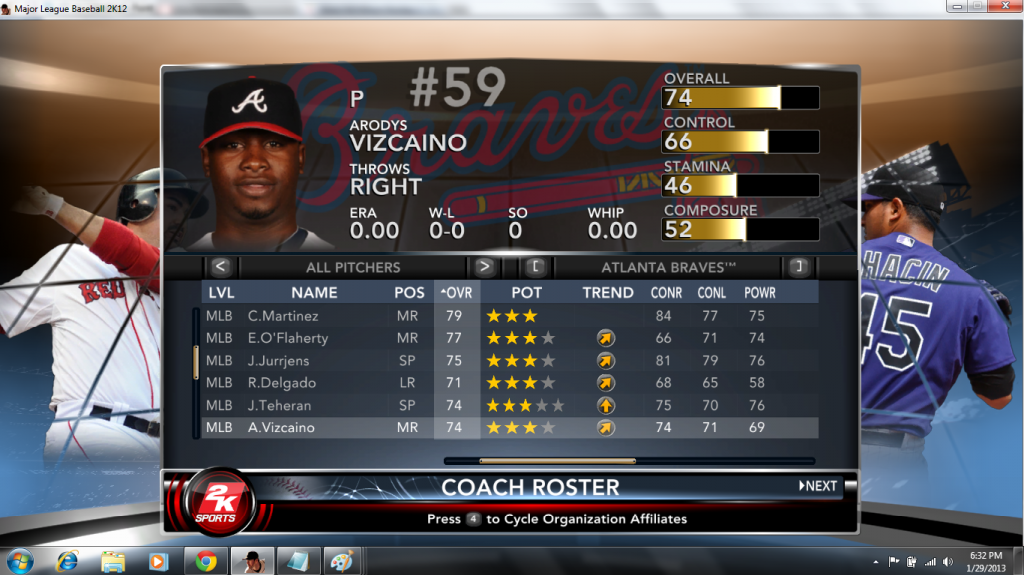
Task: Click the right arrow beside All Pitchers
Action: pos(485,267)
